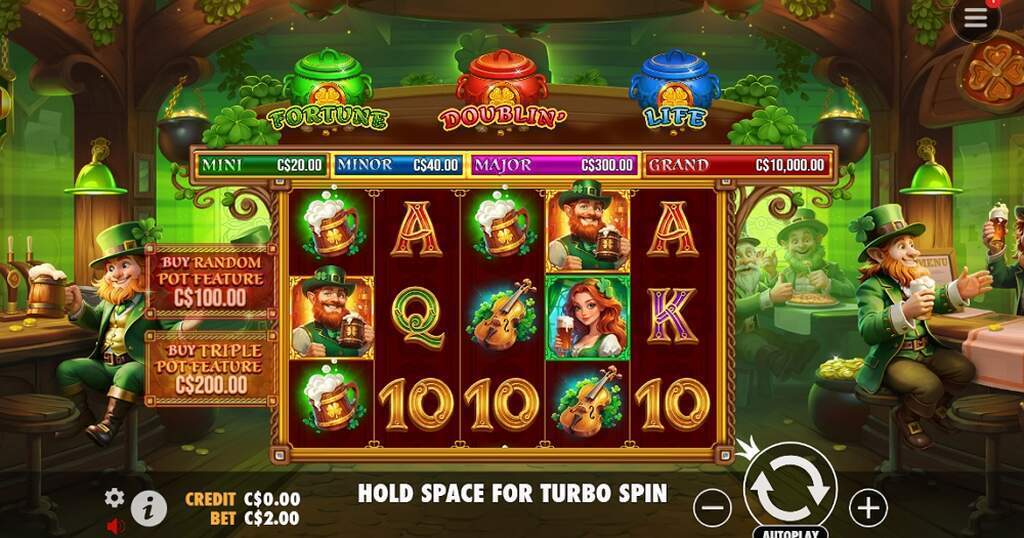The image size is (1024, 538).
Task: Toggle the sound speaker icon
Action: point(115,524)
